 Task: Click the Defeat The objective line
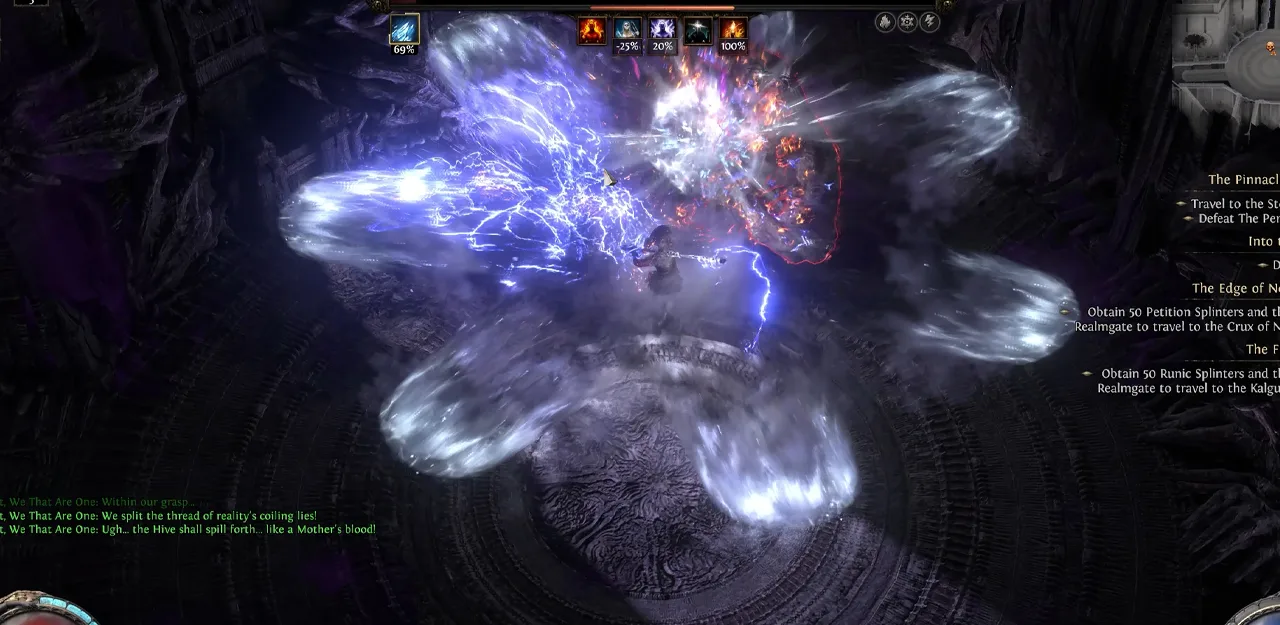click(x=1238, y=218)
